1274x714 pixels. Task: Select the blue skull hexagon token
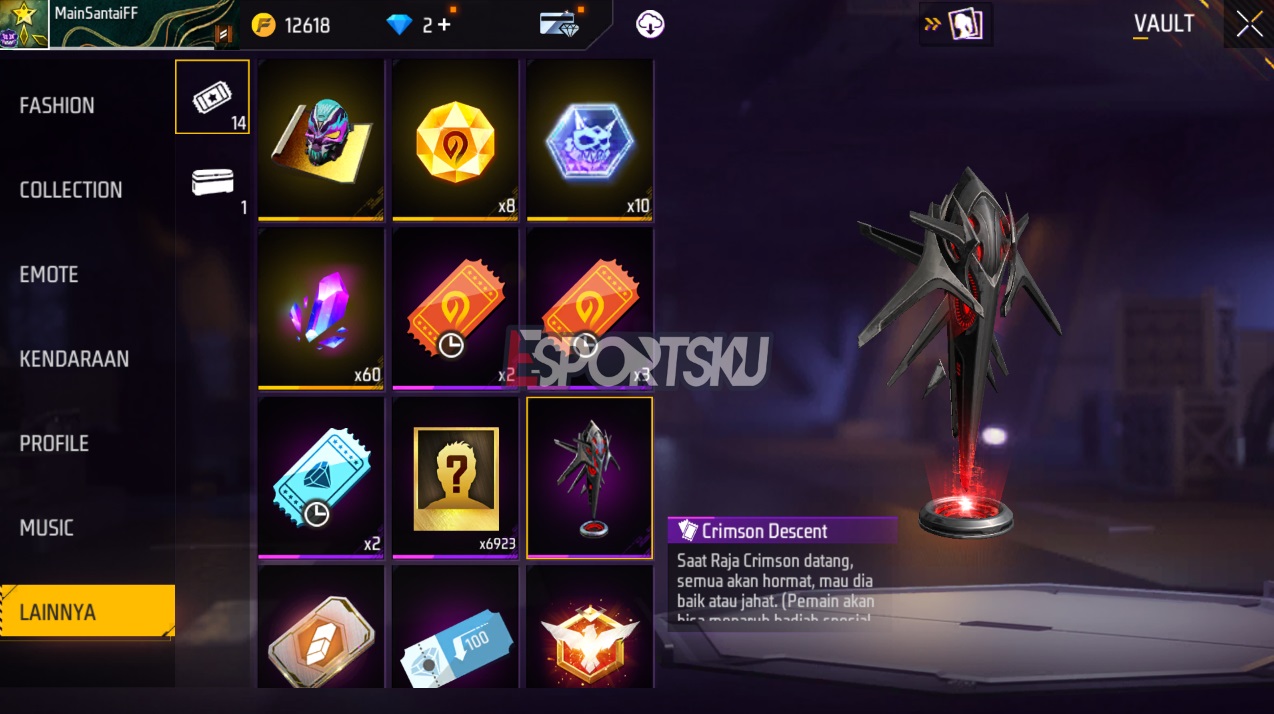pos(589,139)
